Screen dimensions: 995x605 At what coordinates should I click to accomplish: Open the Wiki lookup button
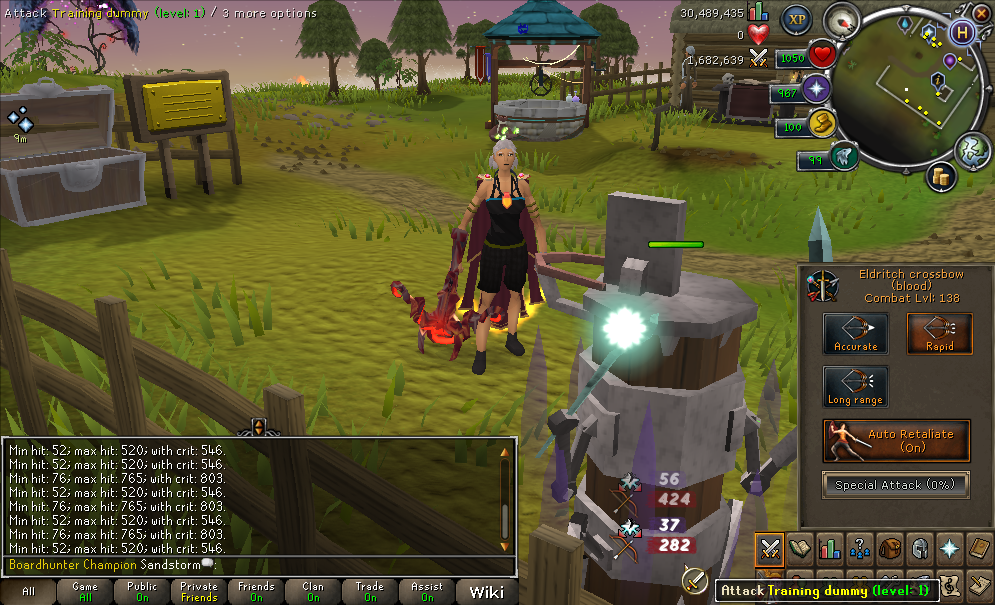pyautogui.click(x=486, y=592)
